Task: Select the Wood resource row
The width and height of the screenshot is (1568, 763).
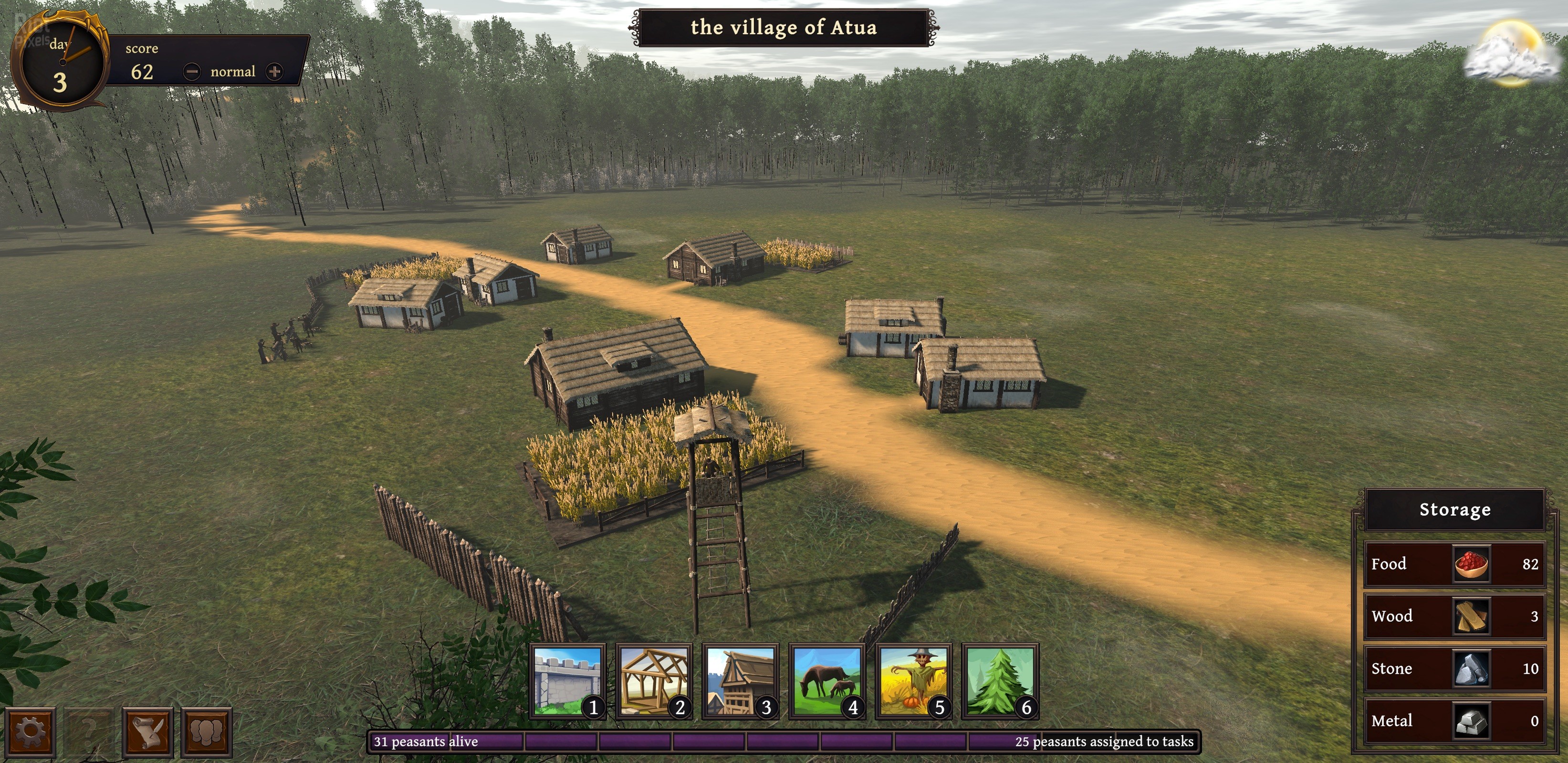Action: 1455,616
